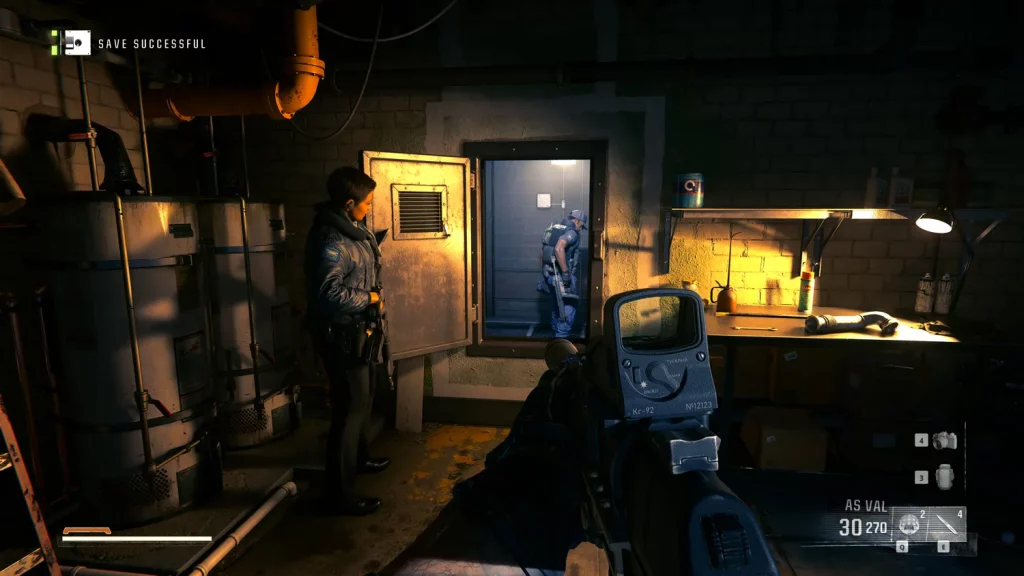Select the tactical grenade slot
Viewport: 1024px width, 576px height.
pos(910,525)
